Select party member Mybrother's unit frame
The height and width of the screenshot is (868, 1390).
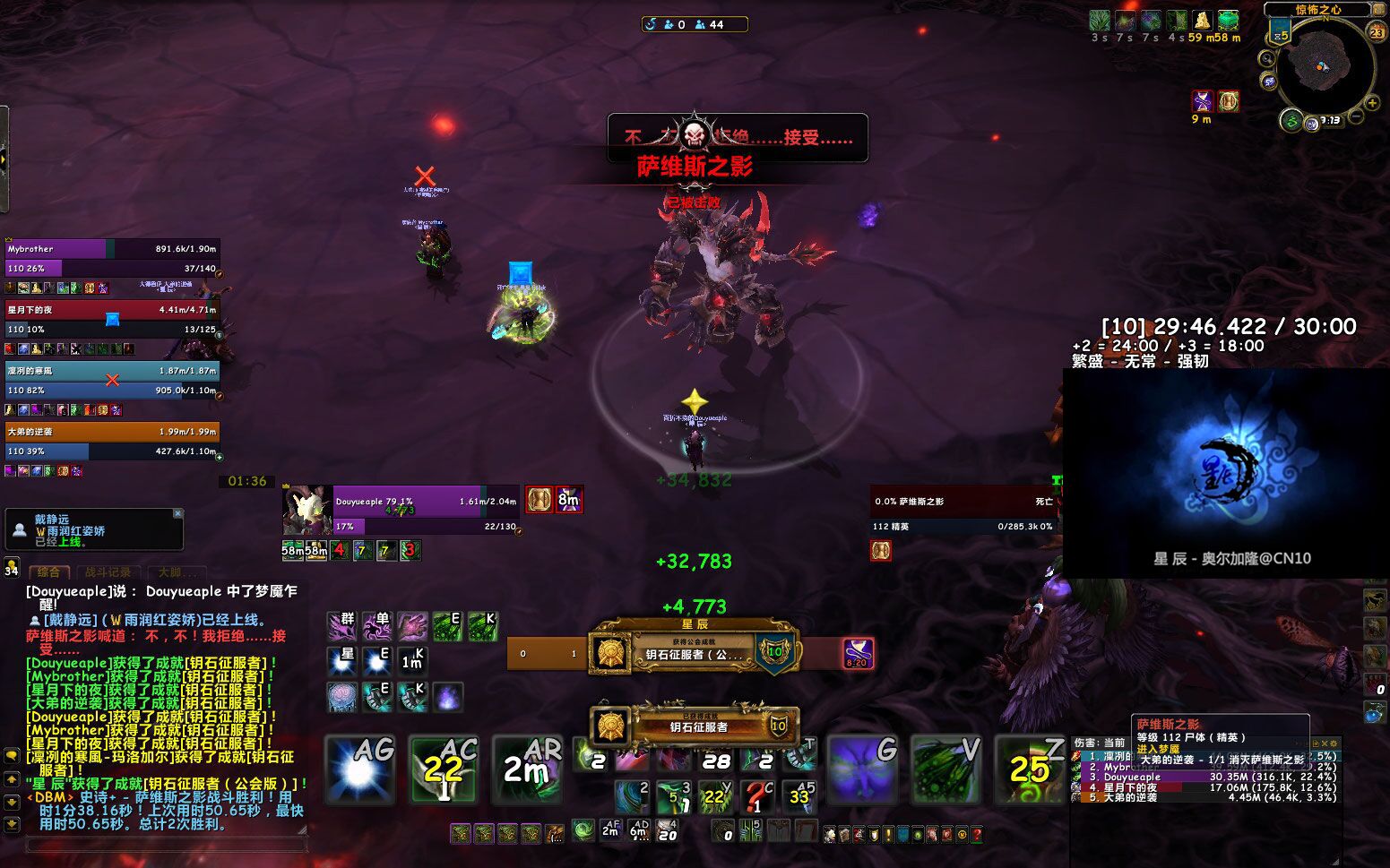[x=112, y=258]
